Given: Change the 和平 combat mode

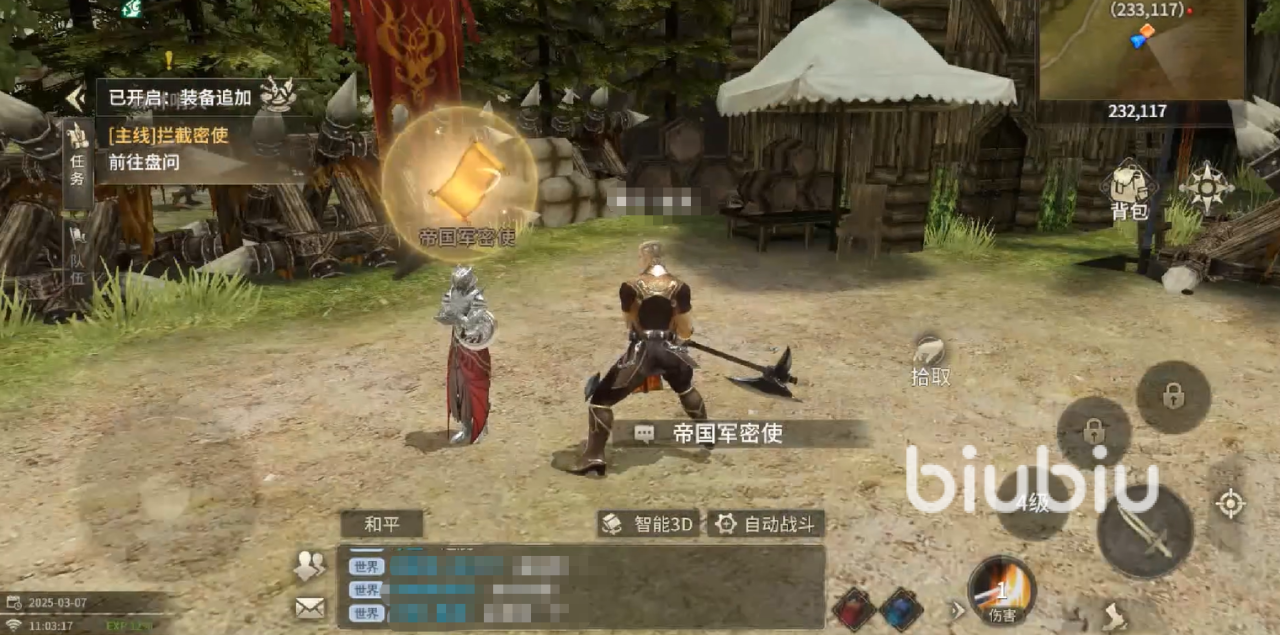Looking at the screenshot, I should [381, 524].
